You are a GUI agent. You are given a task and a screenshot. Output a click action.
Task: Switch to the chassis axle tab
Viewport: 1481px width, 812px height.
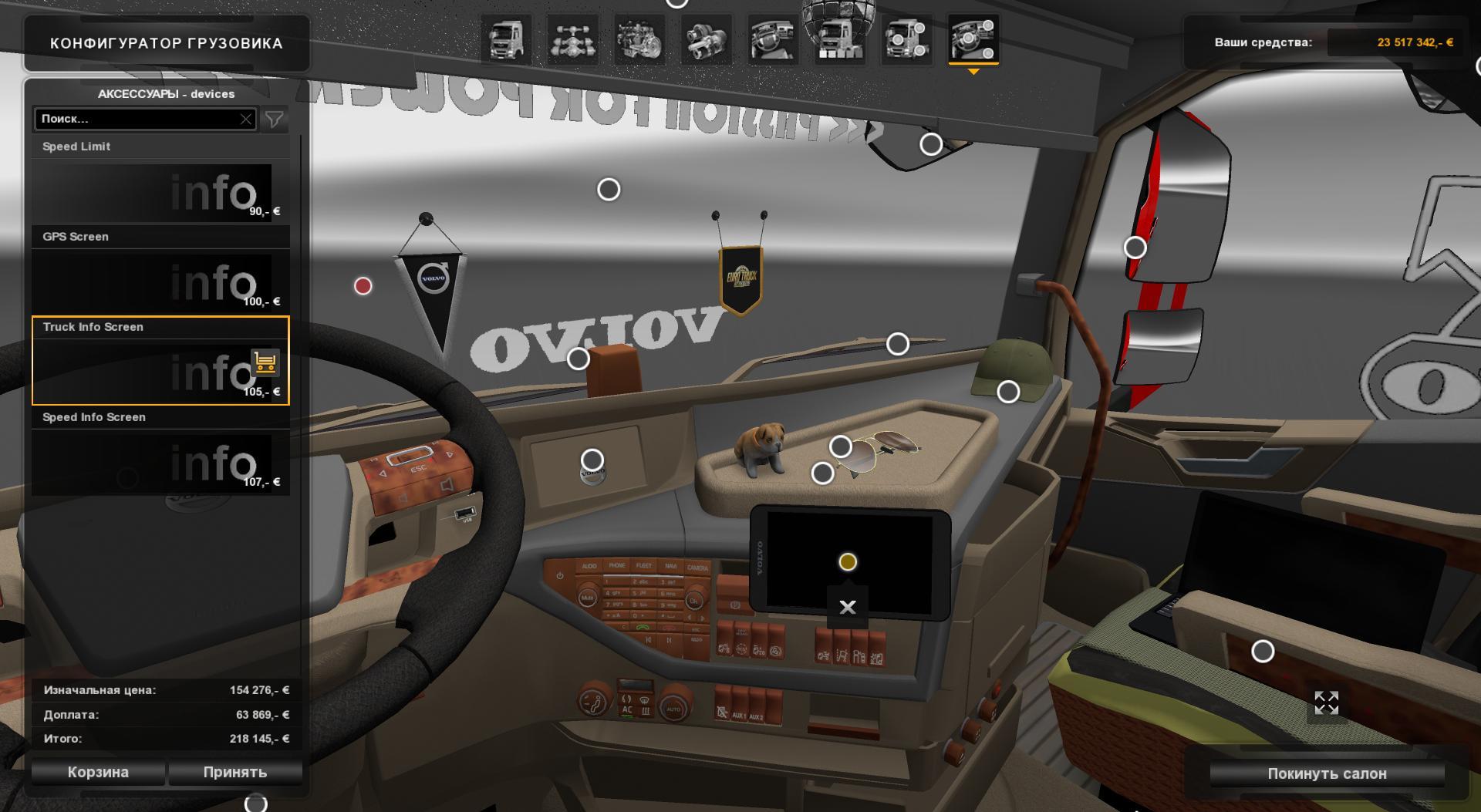pos(572,40)
